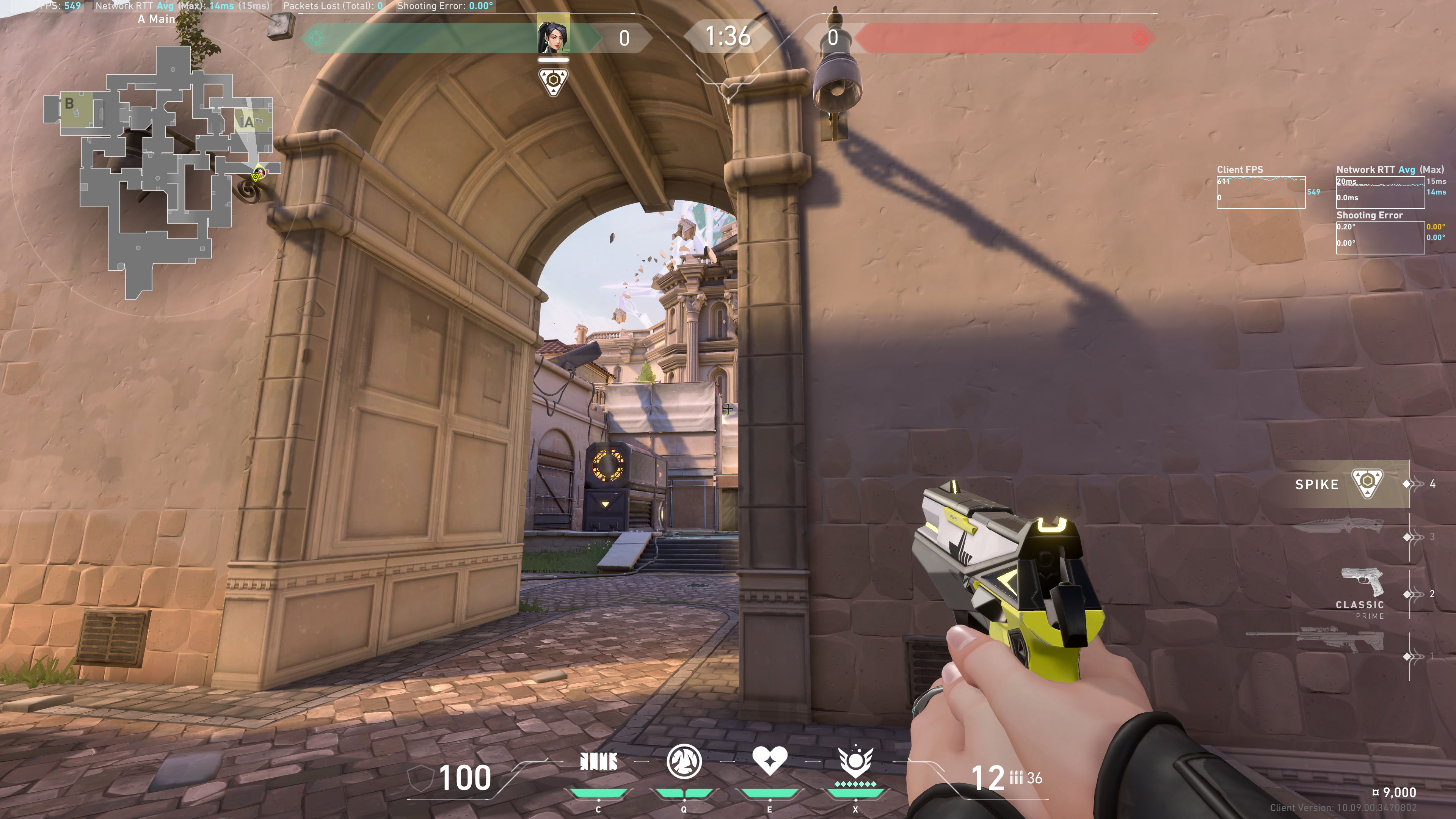Activate the Slow Orb ability
The height and width of the screenshot is (819, 1456).
point(684,761)
